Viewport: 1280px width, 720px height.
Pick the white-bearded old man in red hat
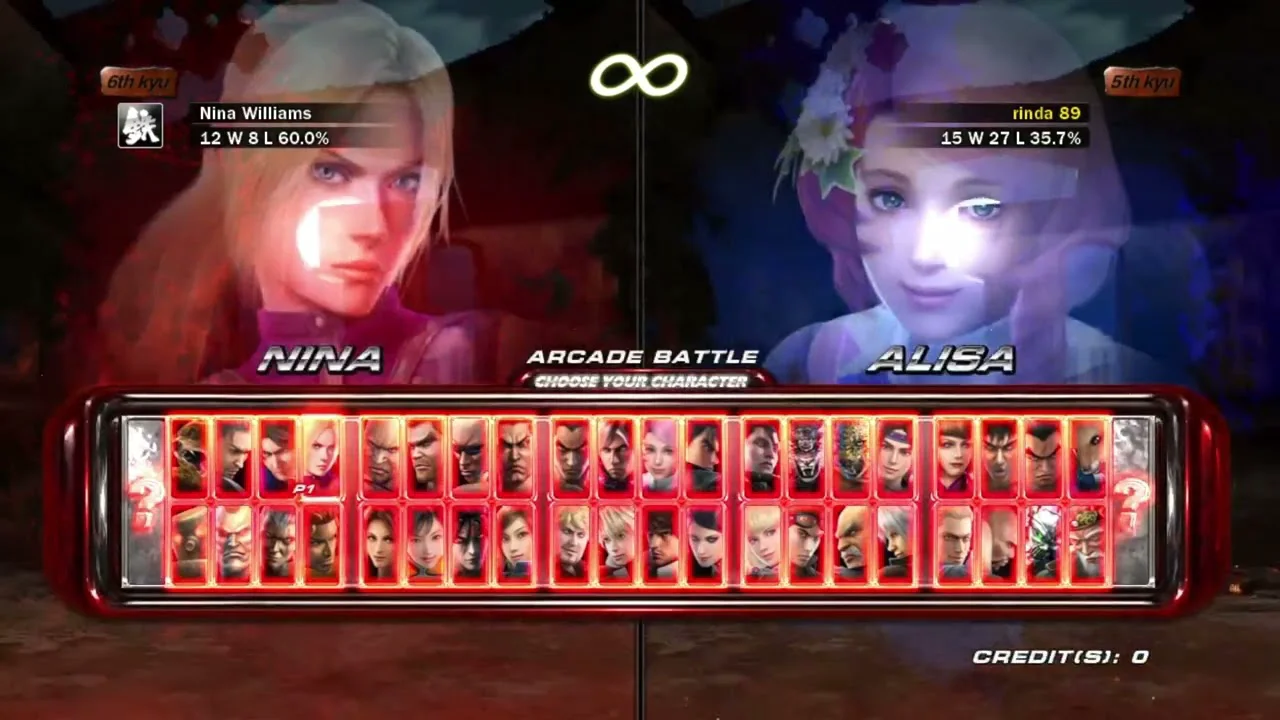coord(1088,543)
